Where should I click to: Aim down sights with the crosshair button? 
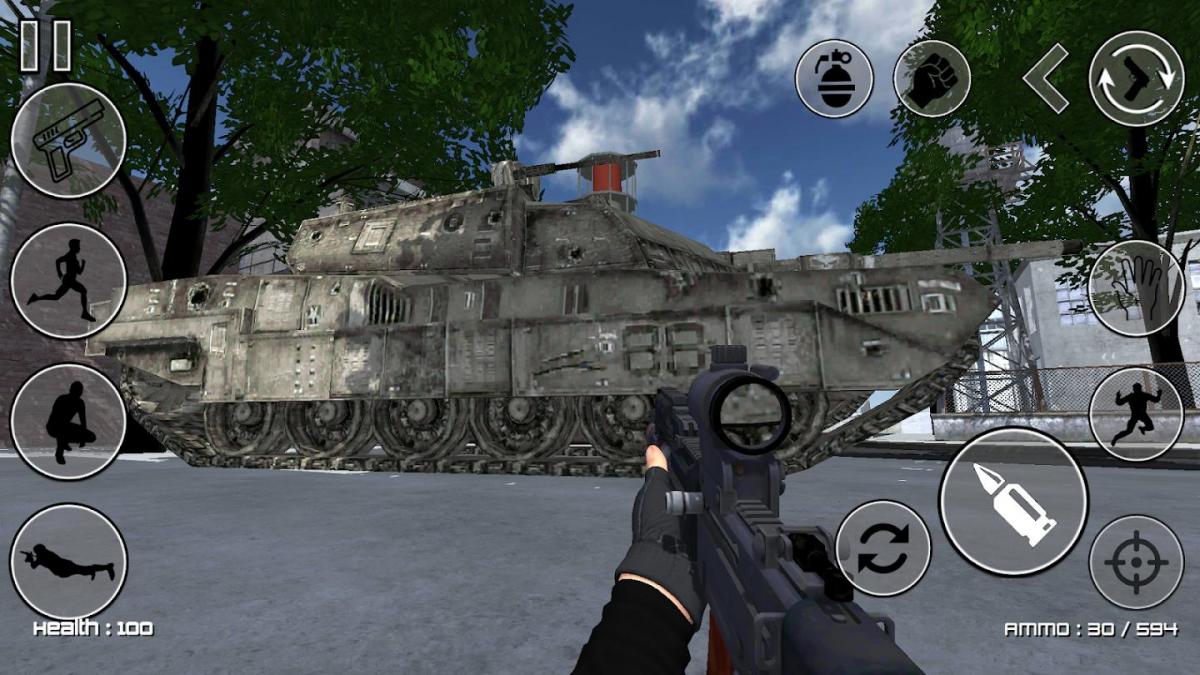(x=1136, y=562)
